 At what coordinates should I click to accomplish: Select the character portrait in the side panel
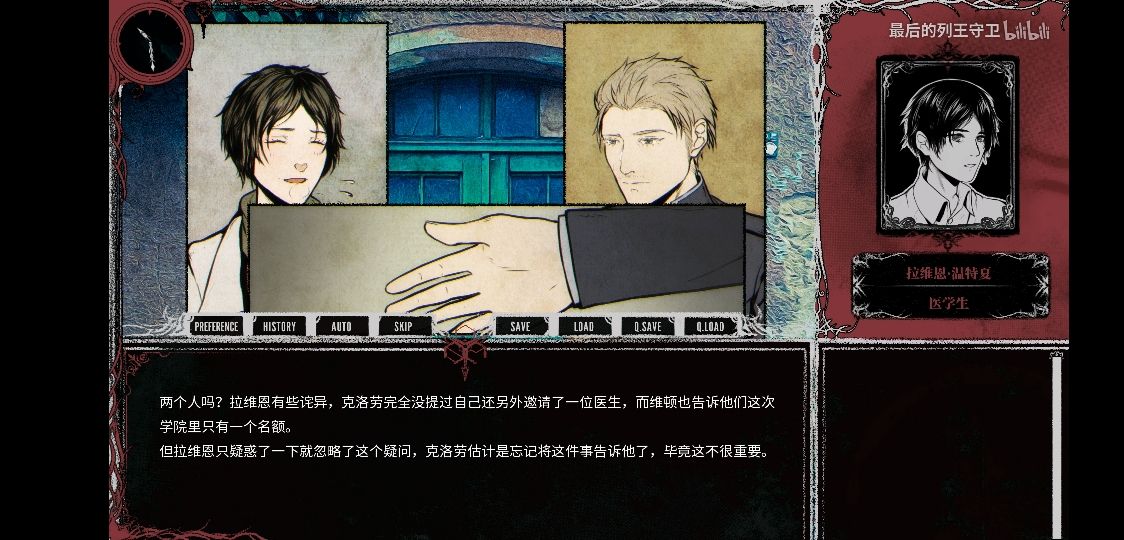(946, 145)
